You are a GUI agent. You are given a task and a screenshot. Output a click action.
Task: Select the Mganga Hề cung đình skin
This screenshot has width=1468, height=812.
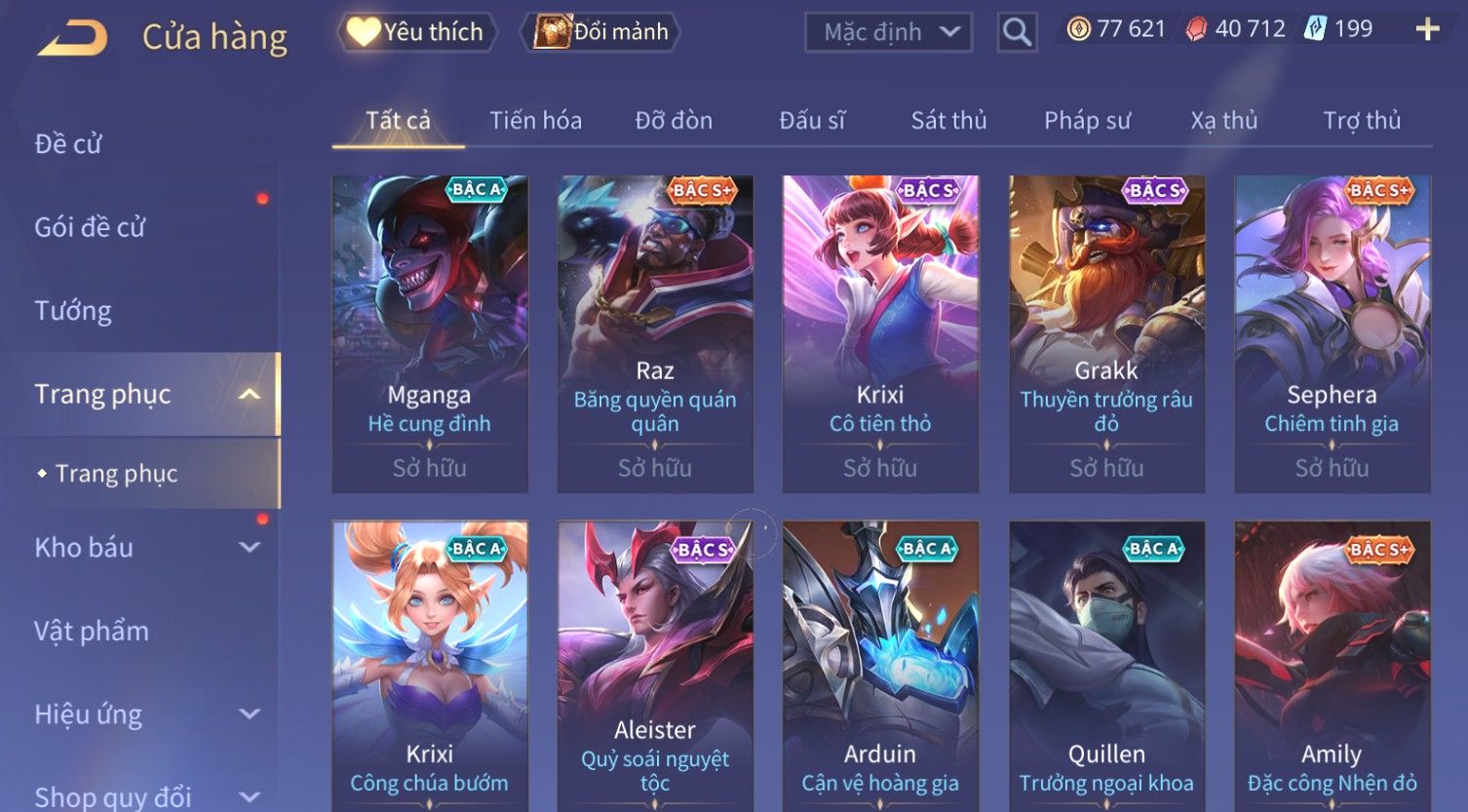point(430,333)
